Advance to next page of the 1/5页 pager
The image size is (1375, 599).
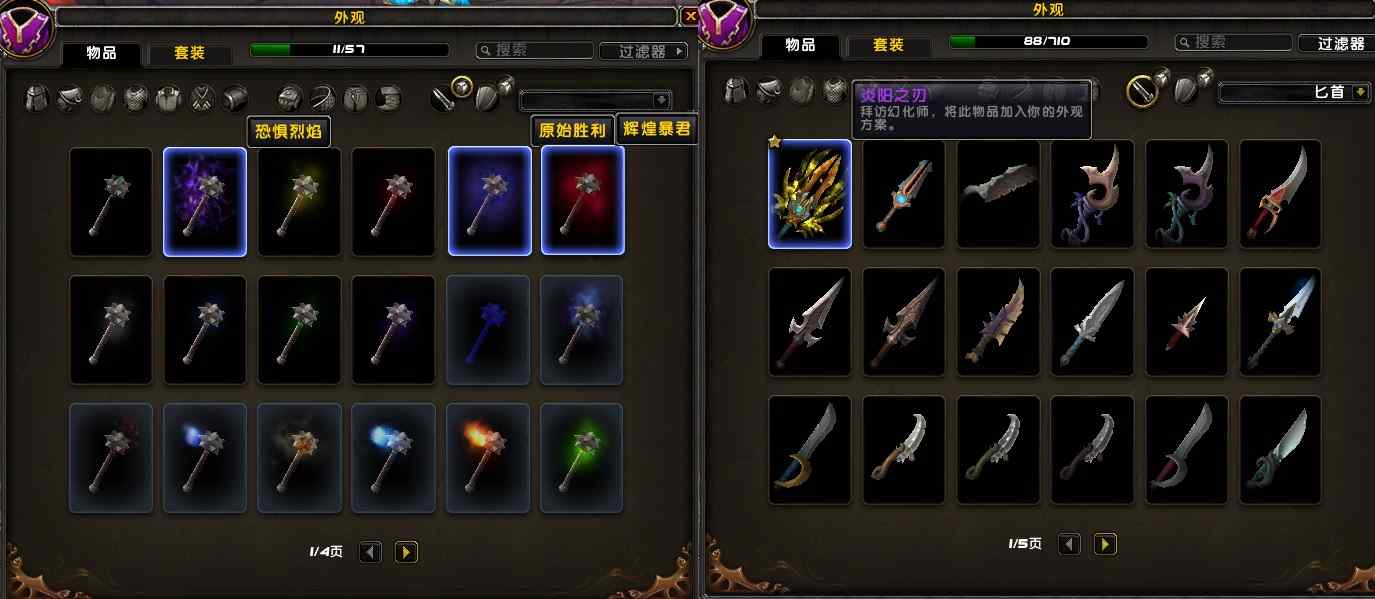[x=1105, y=544]
